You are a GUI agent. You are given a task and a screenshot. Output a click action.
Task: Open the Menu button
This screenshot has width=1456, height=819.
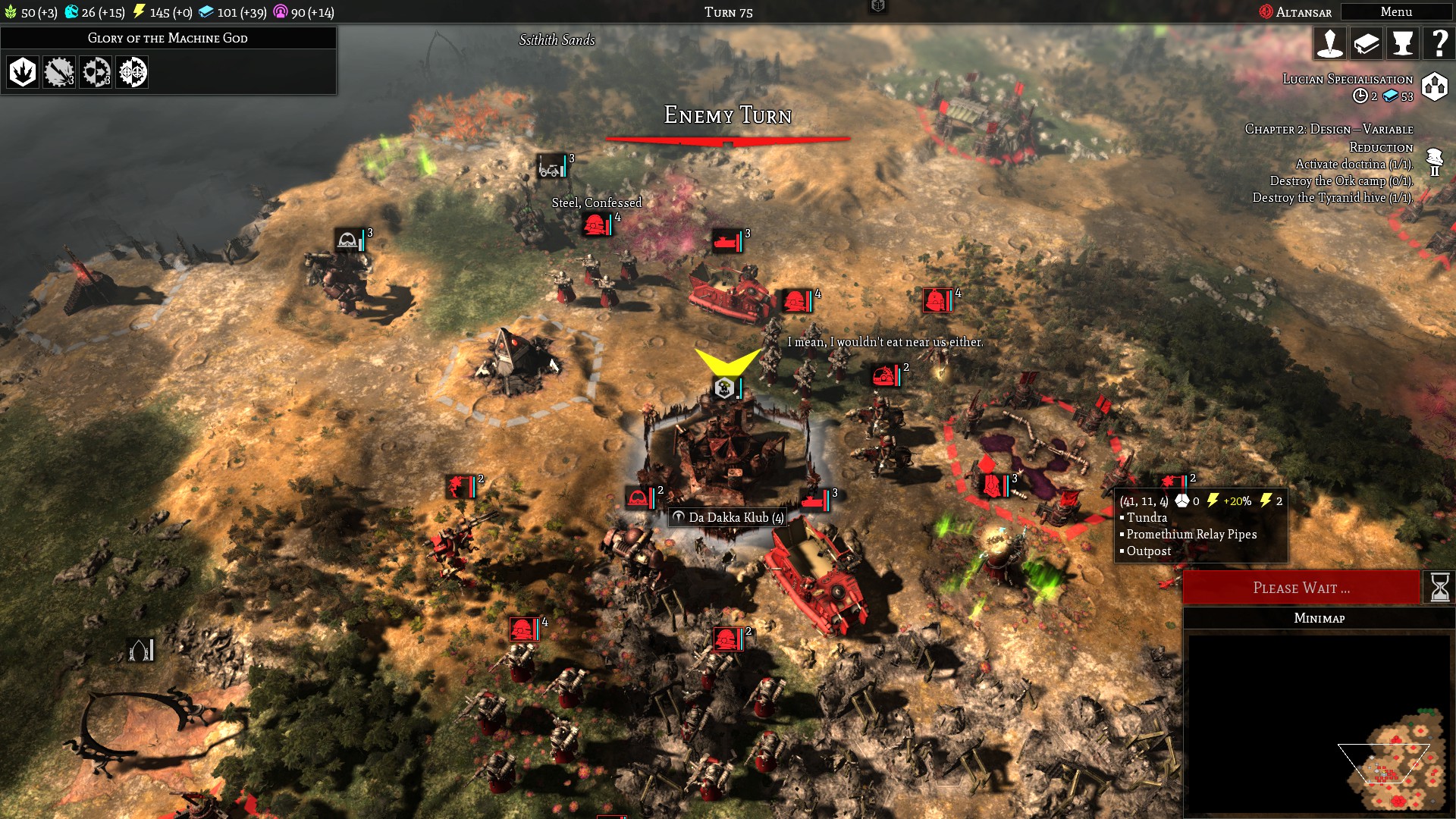point(1395,12)
